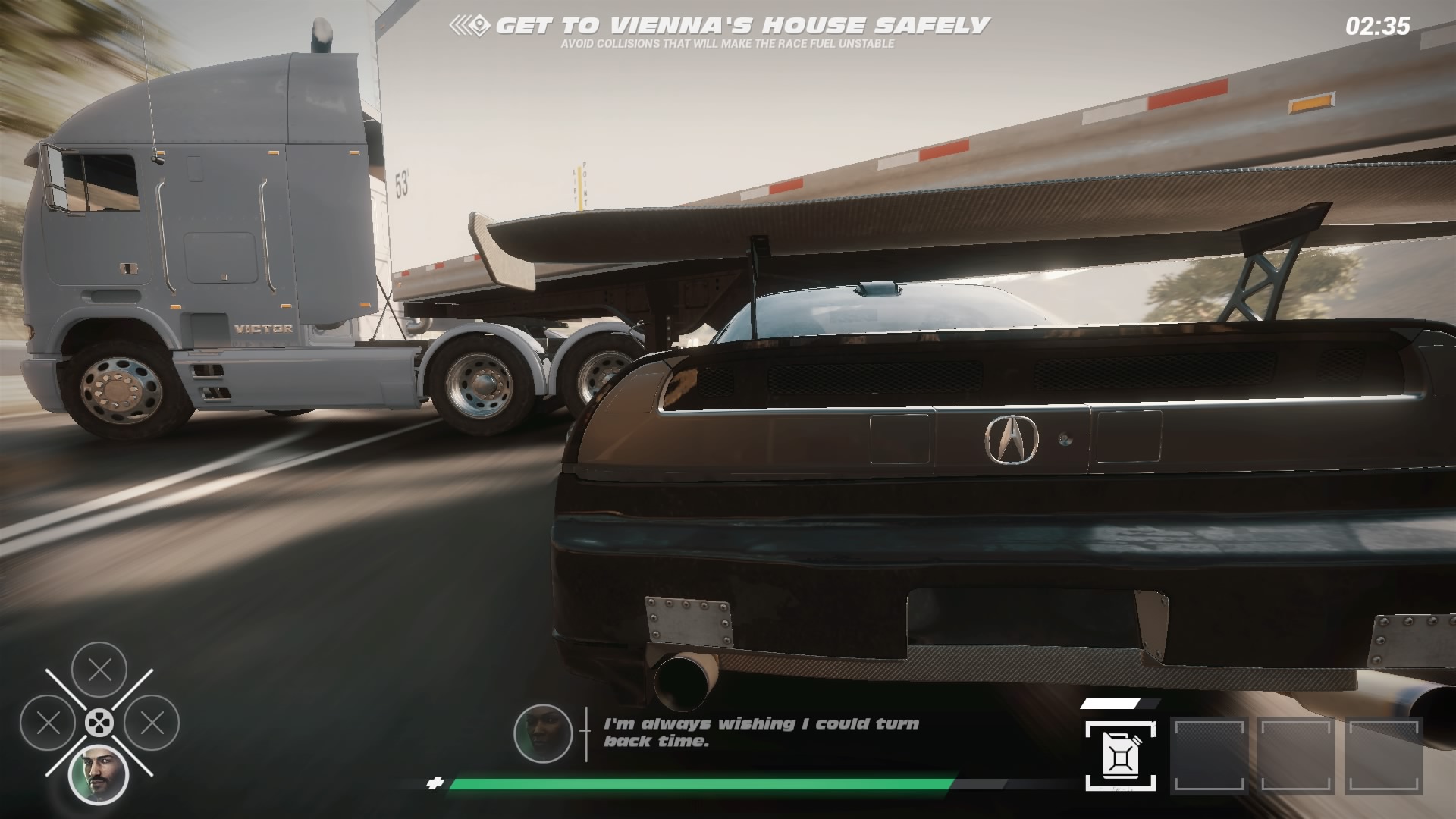Choose the bearded driver portrait in character wheel
The image size is (1456, 819).
[99, 774]
